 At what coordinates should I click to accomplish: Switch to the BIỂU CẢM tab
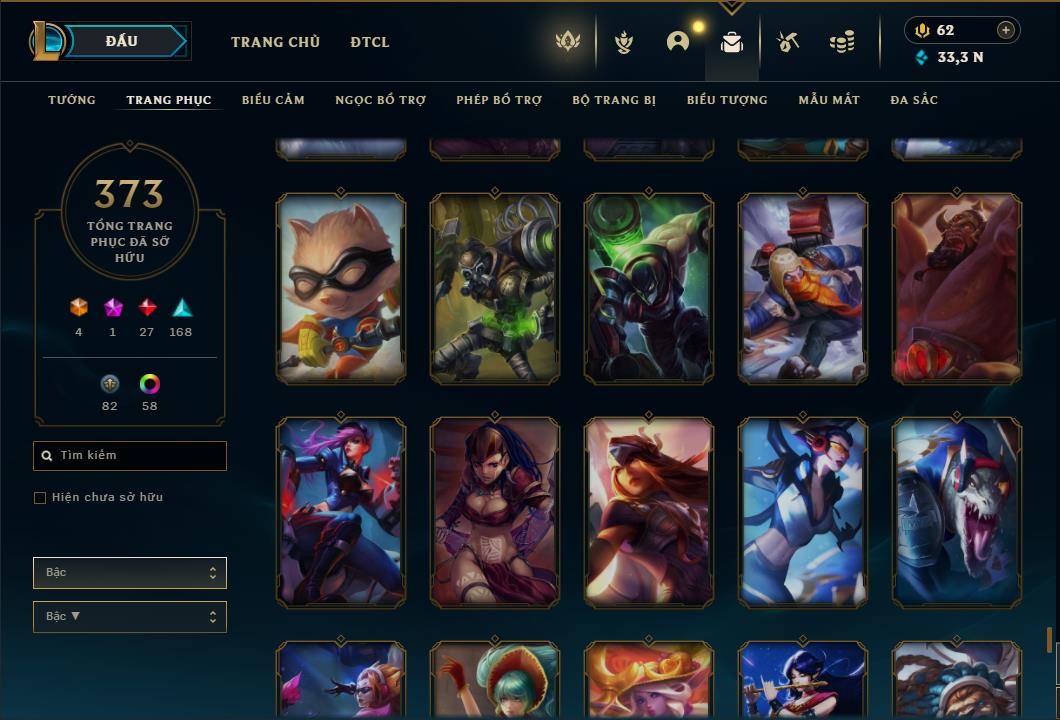tap(273, 100)
